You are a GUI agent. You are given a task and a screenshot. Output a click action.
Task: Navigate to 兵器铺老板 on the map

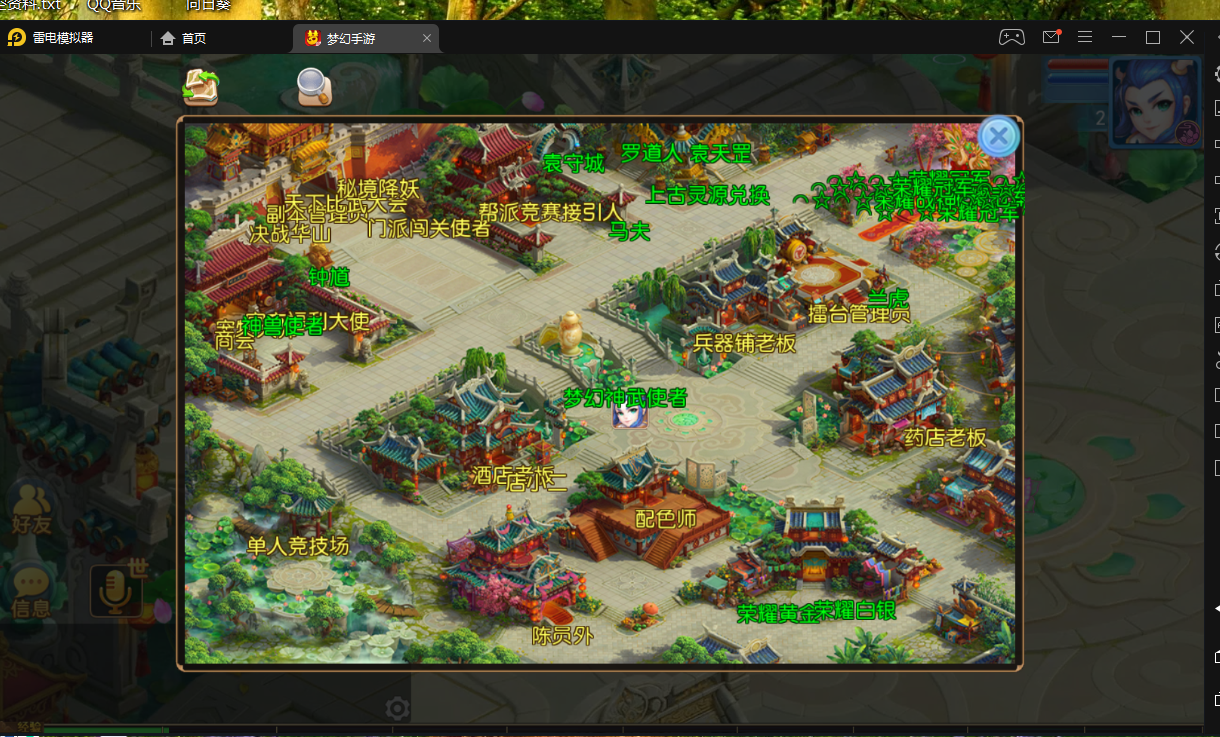click(744, 343)
